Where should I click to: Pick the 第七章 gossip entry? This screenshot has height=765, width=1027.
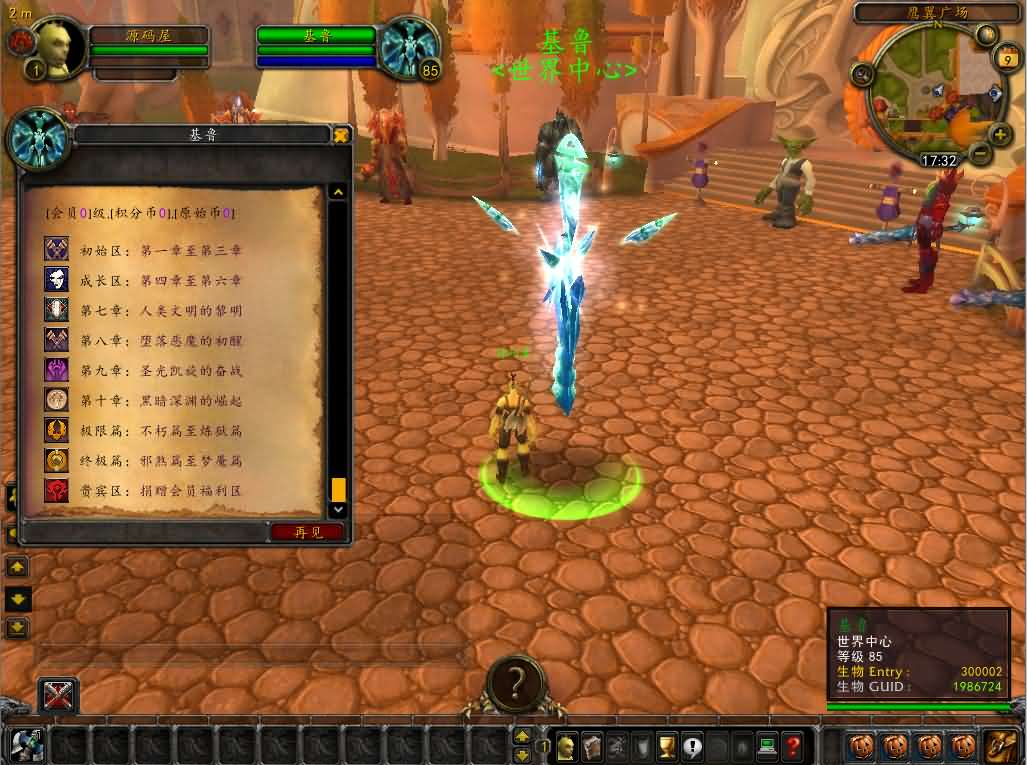tap(160, 310)
